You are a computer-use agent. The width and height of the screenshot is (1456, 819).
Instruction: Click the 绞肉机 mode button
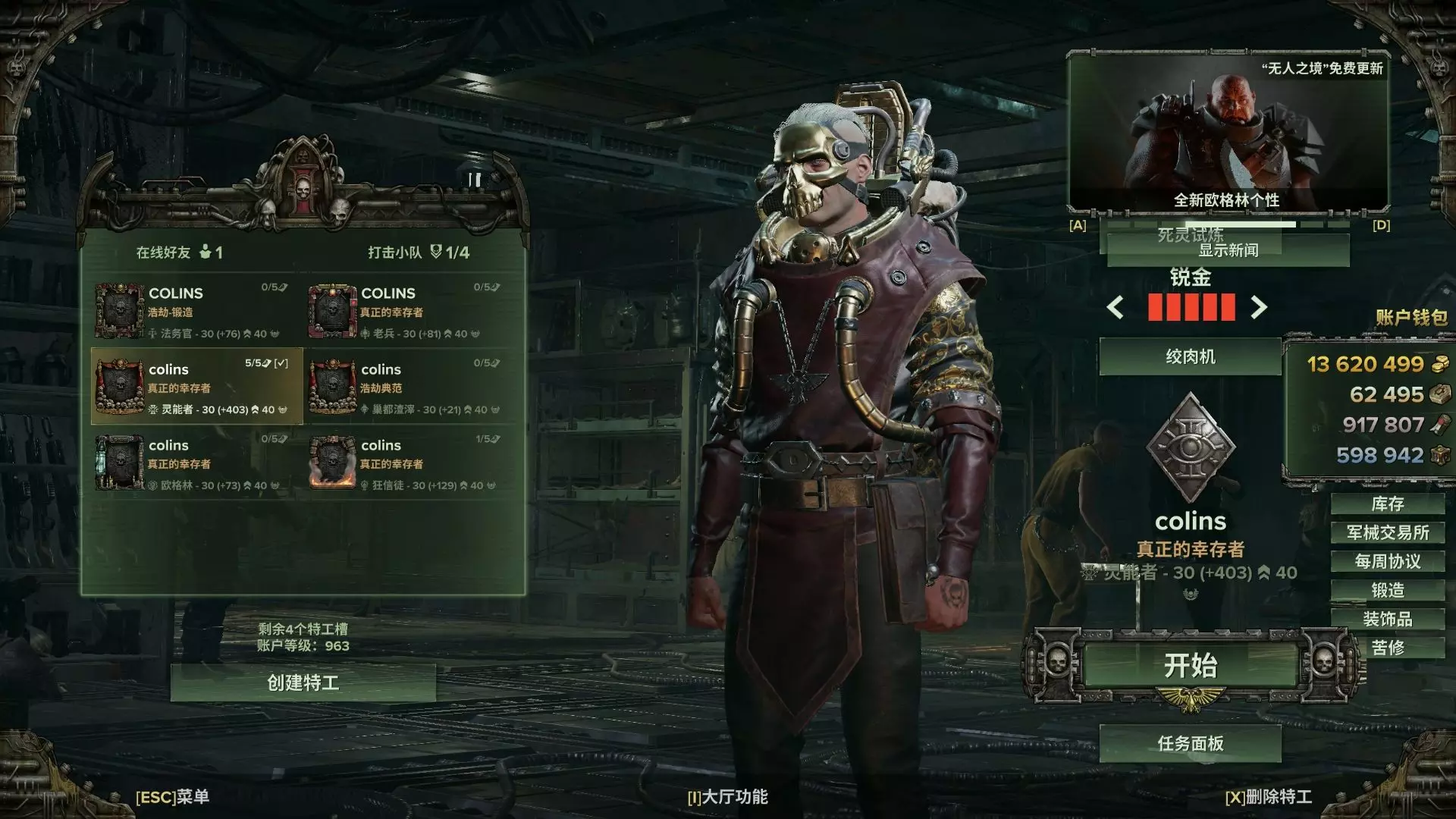point(1190,357)
